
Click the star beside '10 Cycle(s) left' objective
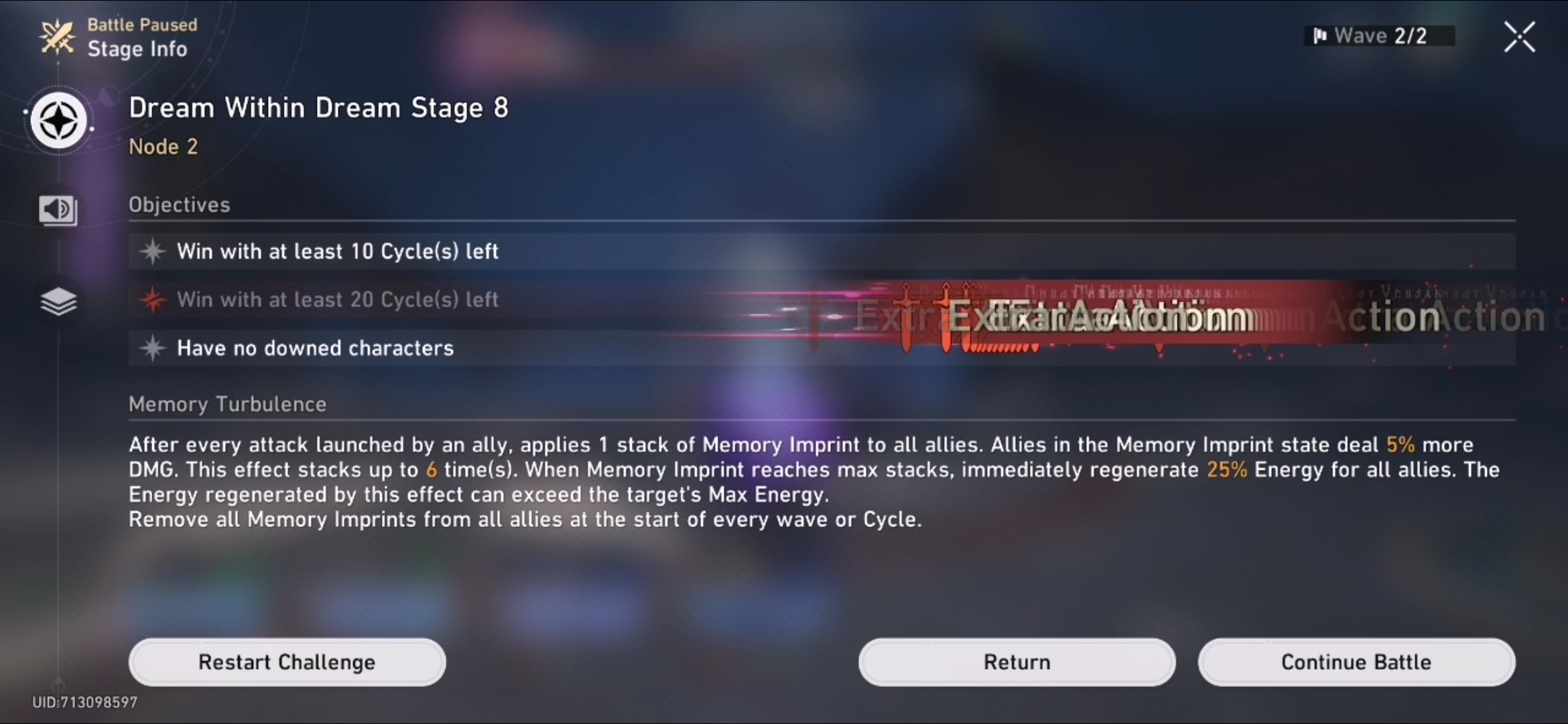click(153, 251)
